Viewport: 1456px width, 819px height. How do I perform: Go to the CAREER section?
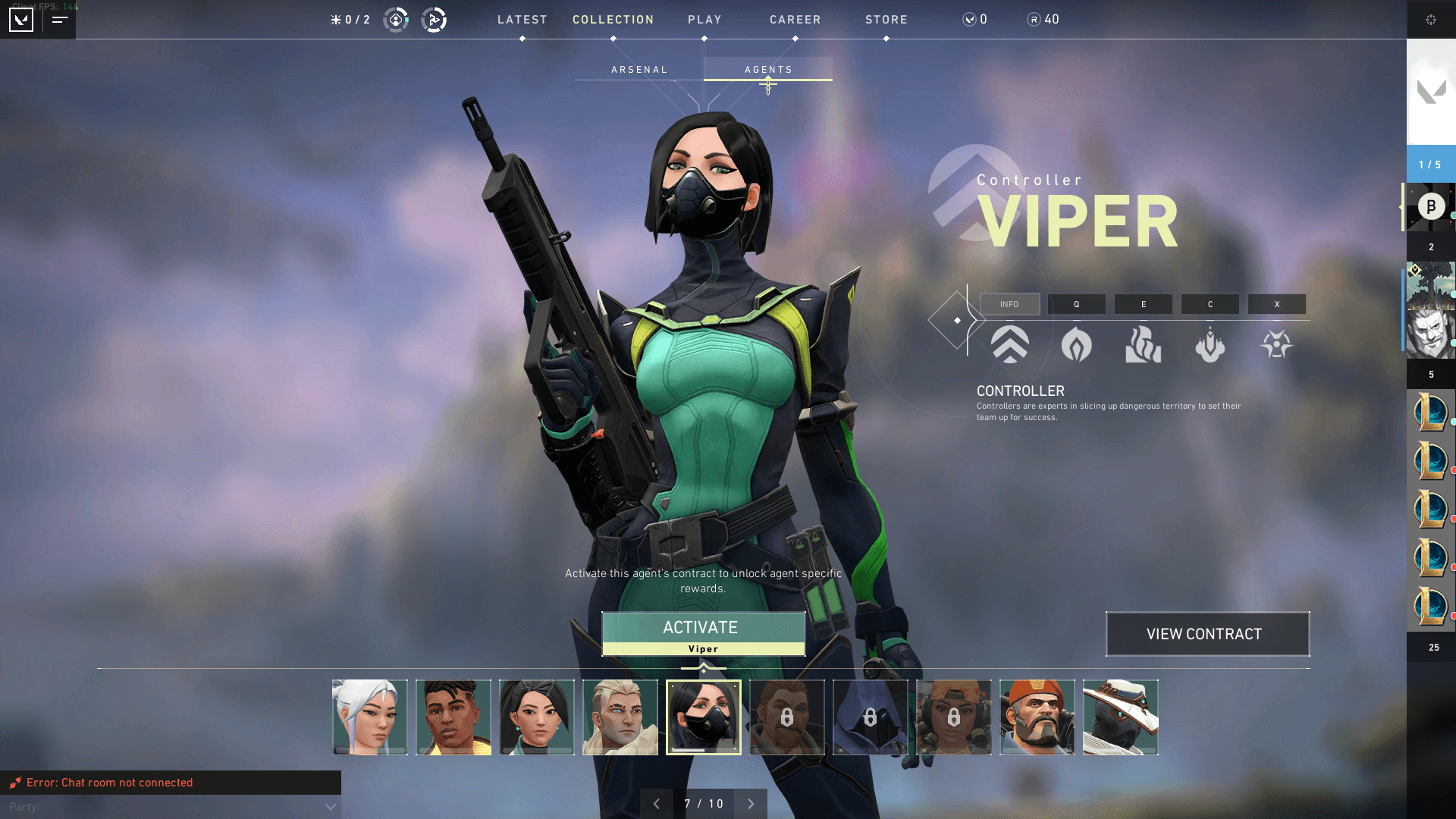coord(795,20)
